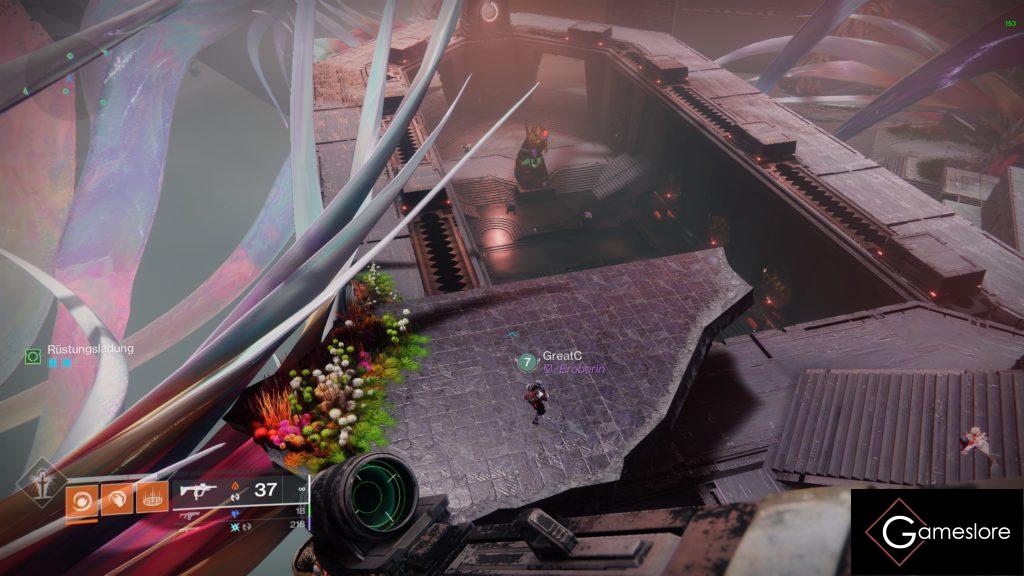Activate the swirling orb grenade ability
Screen dimensions: 1024x576
[x=81, y=498]
